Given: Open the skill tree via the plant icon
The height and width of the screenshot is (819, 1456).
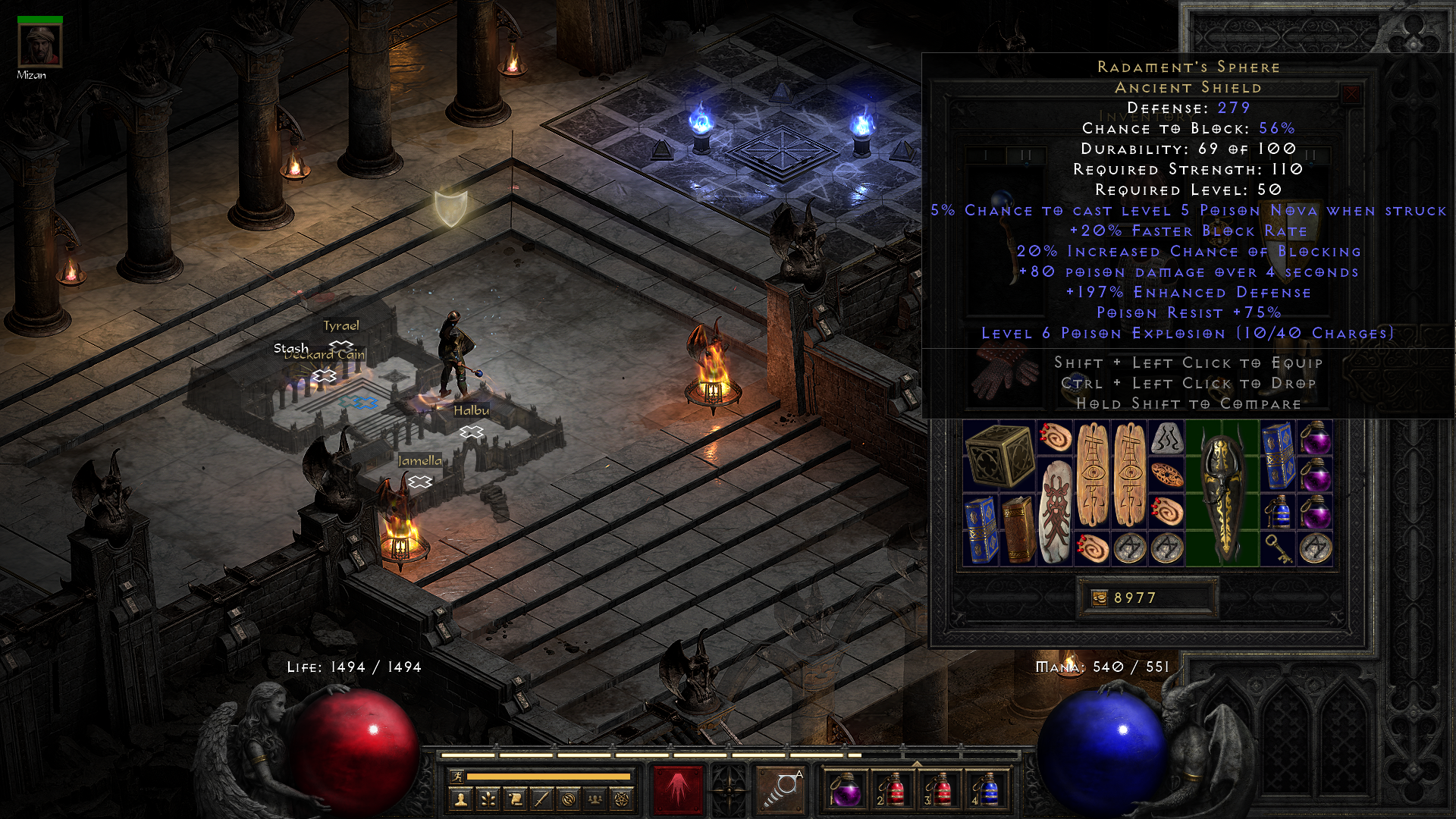Looking at the screenshot, I should 487,798.
